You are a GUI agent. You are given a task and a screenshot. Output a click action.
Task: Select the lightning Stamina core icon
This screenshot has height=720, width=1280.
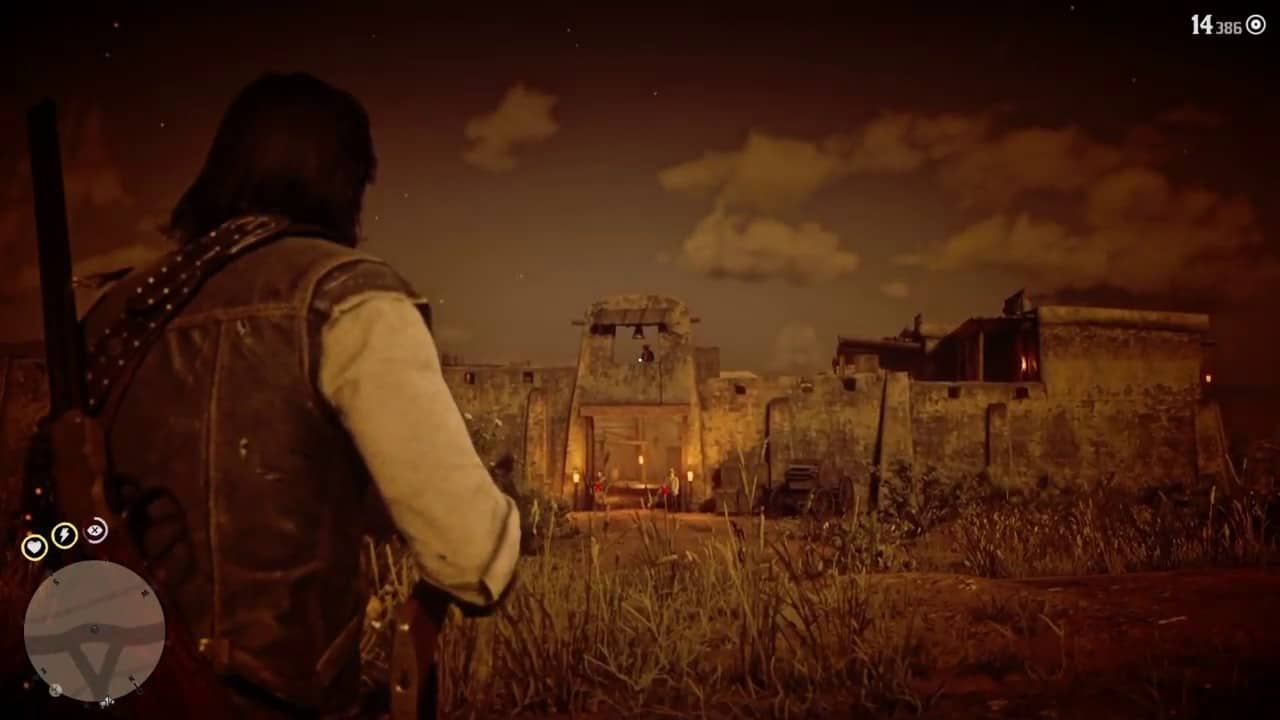pyautogui.click(x=64, y=534)
